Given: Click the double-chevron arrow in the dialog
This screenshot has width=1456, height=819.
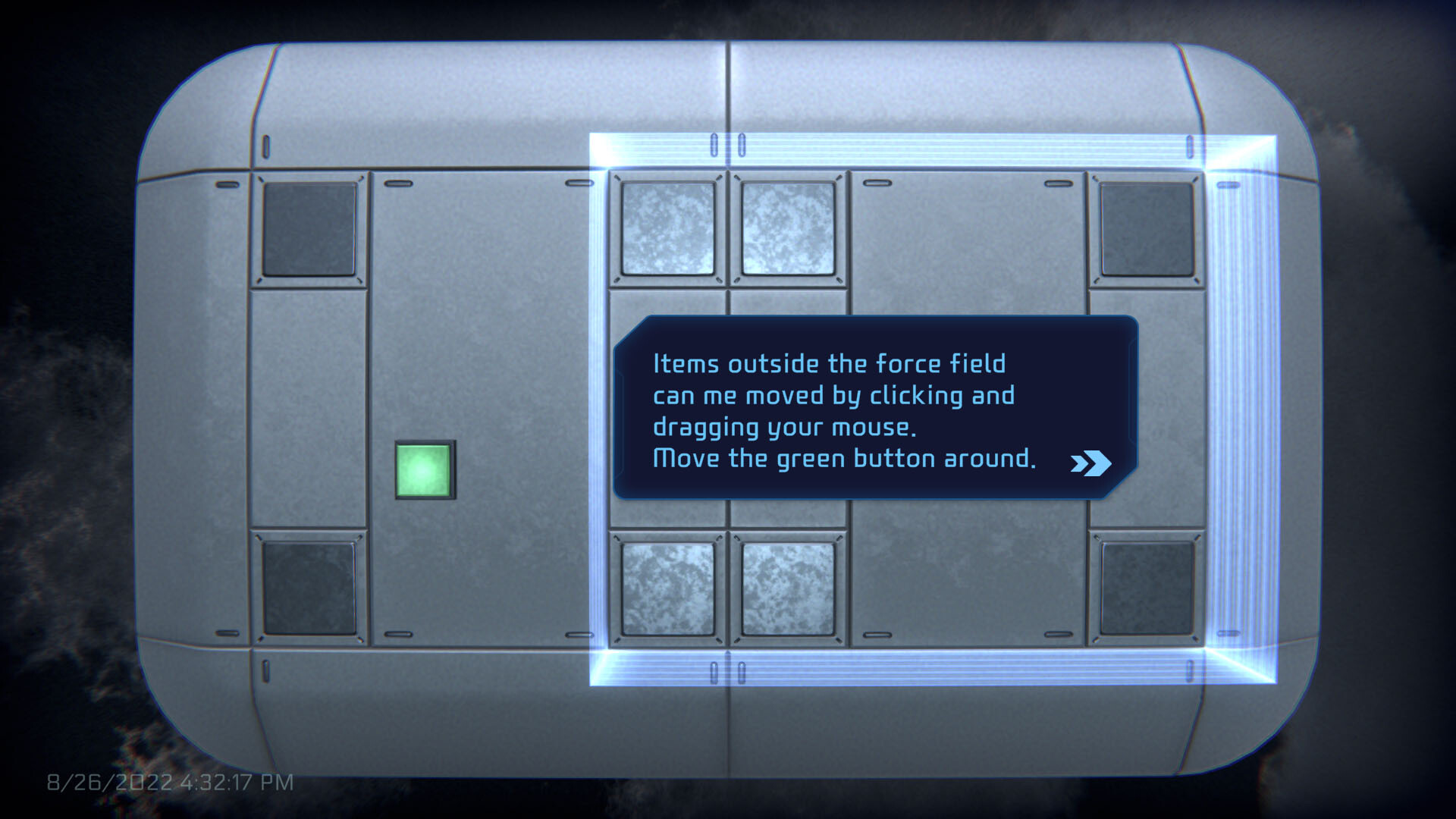Looking at the screenshot, I should [1090, 463].
